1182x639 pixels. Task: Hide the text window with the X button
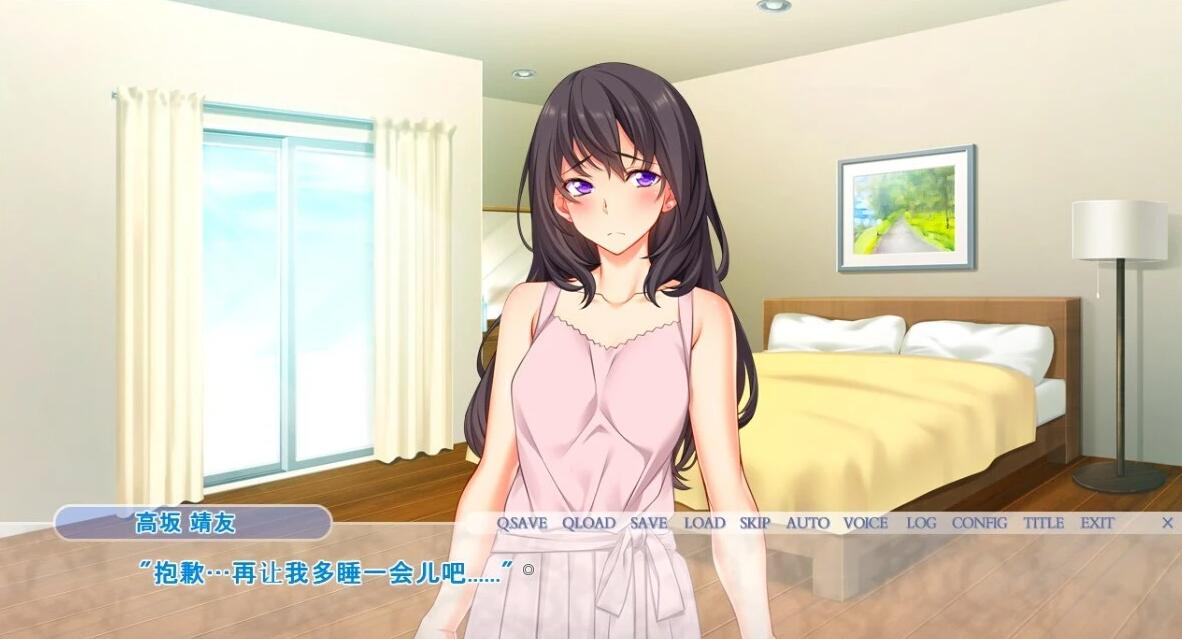pyautogui.click(x=1167, y=523)
